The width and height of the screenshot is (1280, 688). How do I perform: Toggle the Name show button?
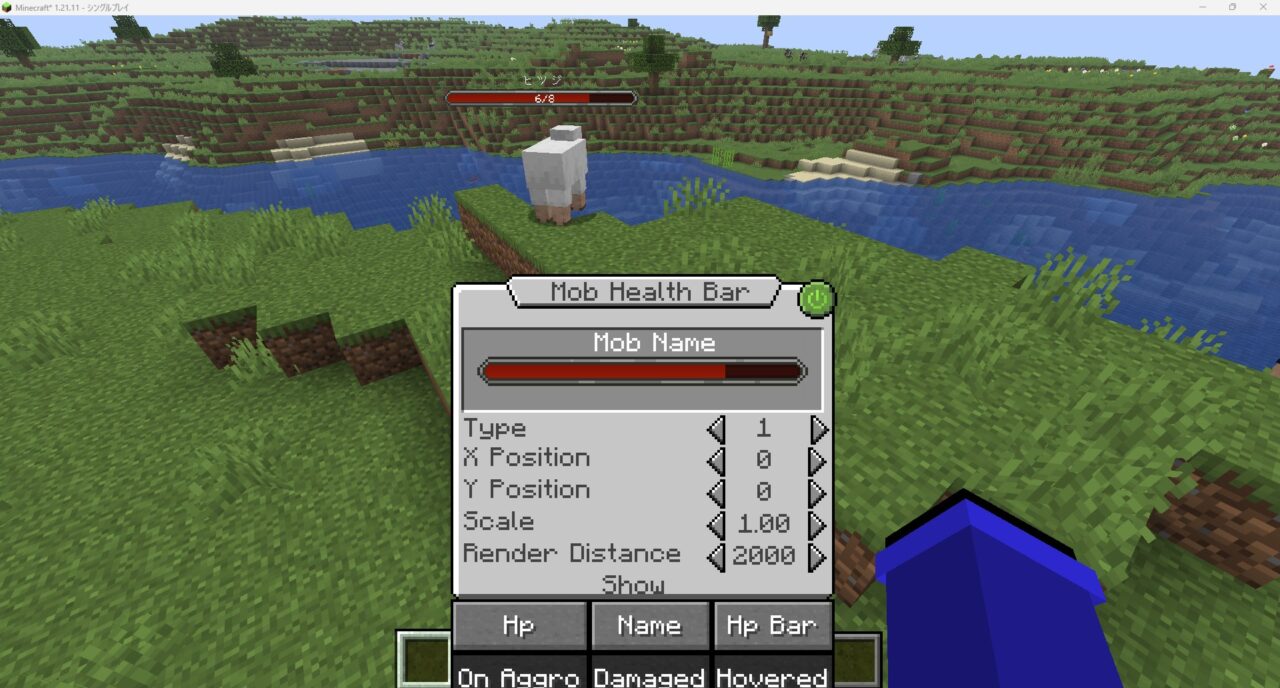[650, 626]
